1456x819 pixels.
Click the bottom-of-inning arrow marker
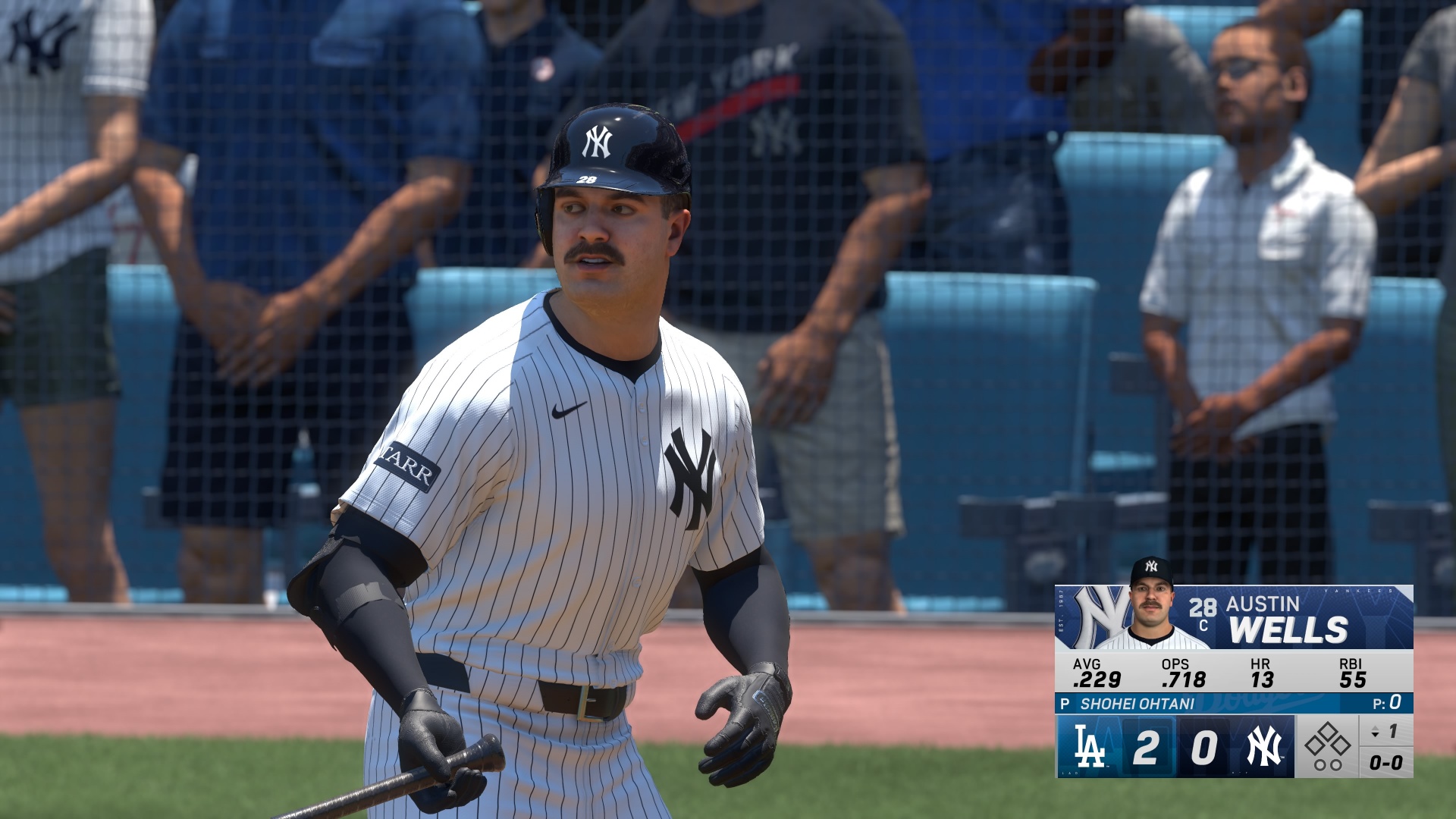point(1374,733)
